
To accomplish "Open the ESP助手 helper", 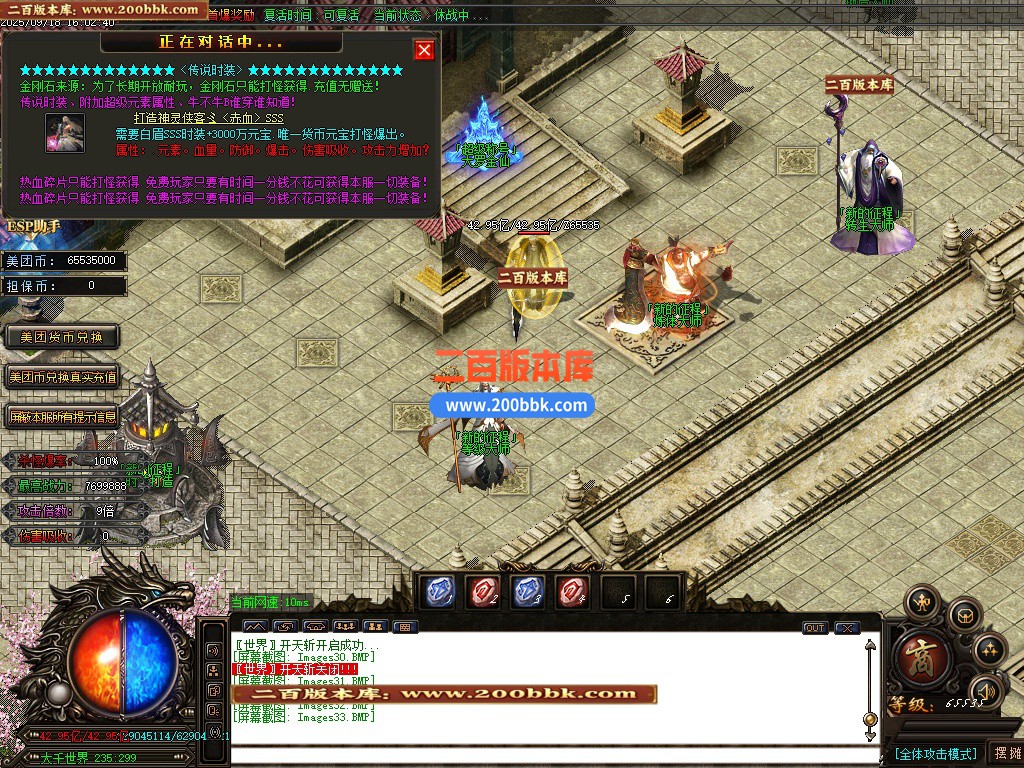I will pyautogui.click(x=34, y=226).
